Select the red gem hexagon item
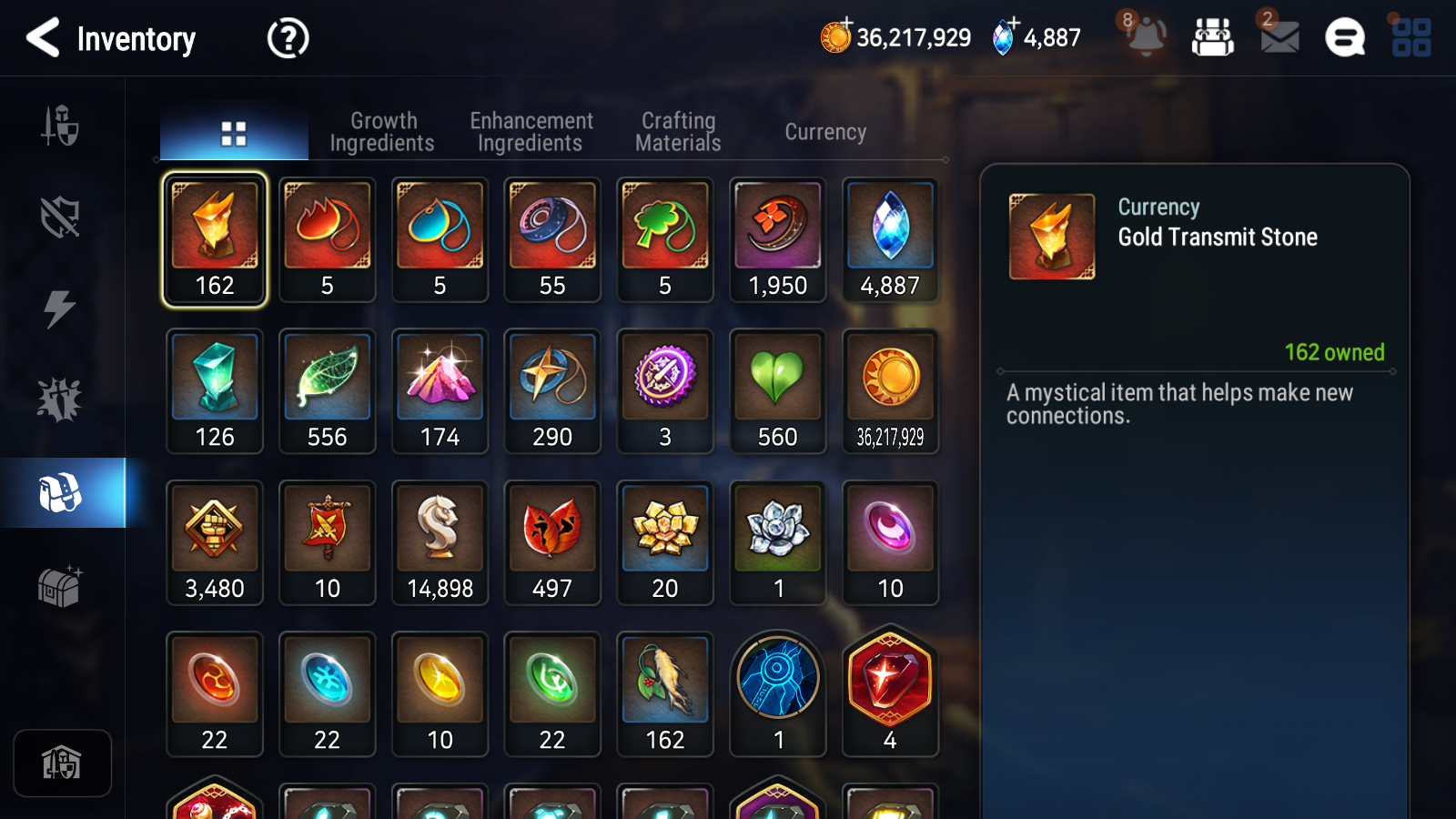 [x=890, y=693]
